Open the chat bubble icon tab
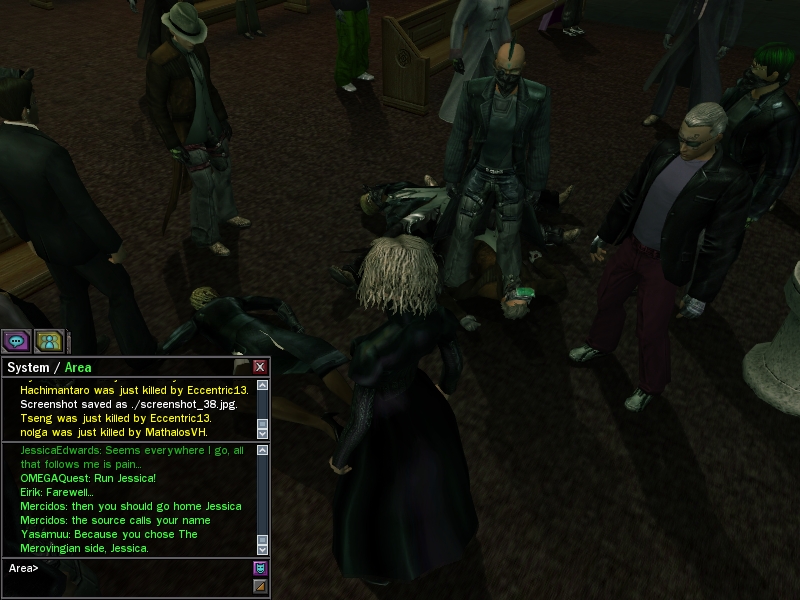The height and width of the screenshot is (600, 800). [16, 340]
